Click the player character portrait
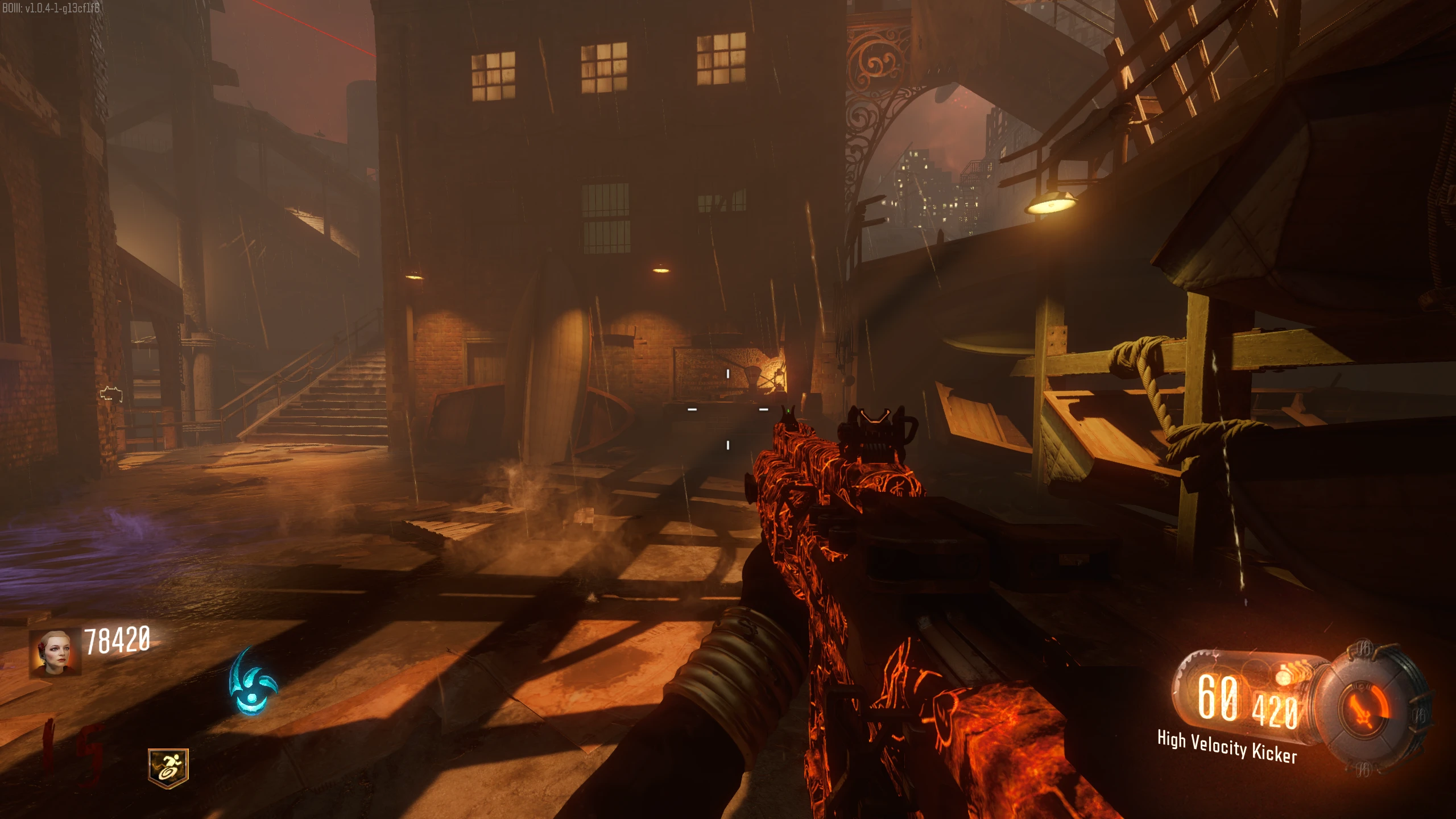1456x819 pixels. (55, 652)
